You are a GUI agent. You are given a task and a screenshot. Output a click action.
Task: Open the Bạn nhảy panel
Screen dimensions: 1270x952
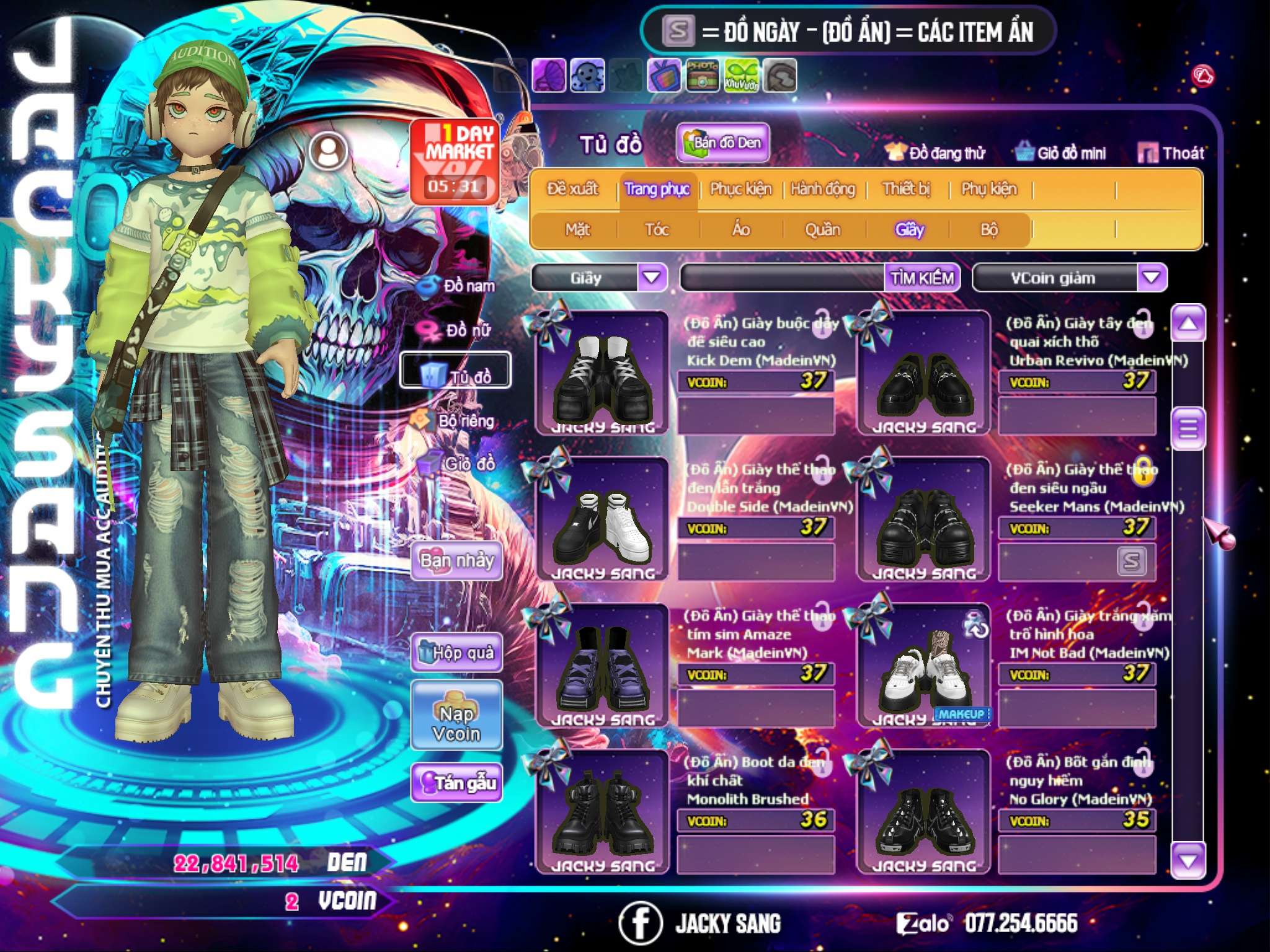pos(457,561)
